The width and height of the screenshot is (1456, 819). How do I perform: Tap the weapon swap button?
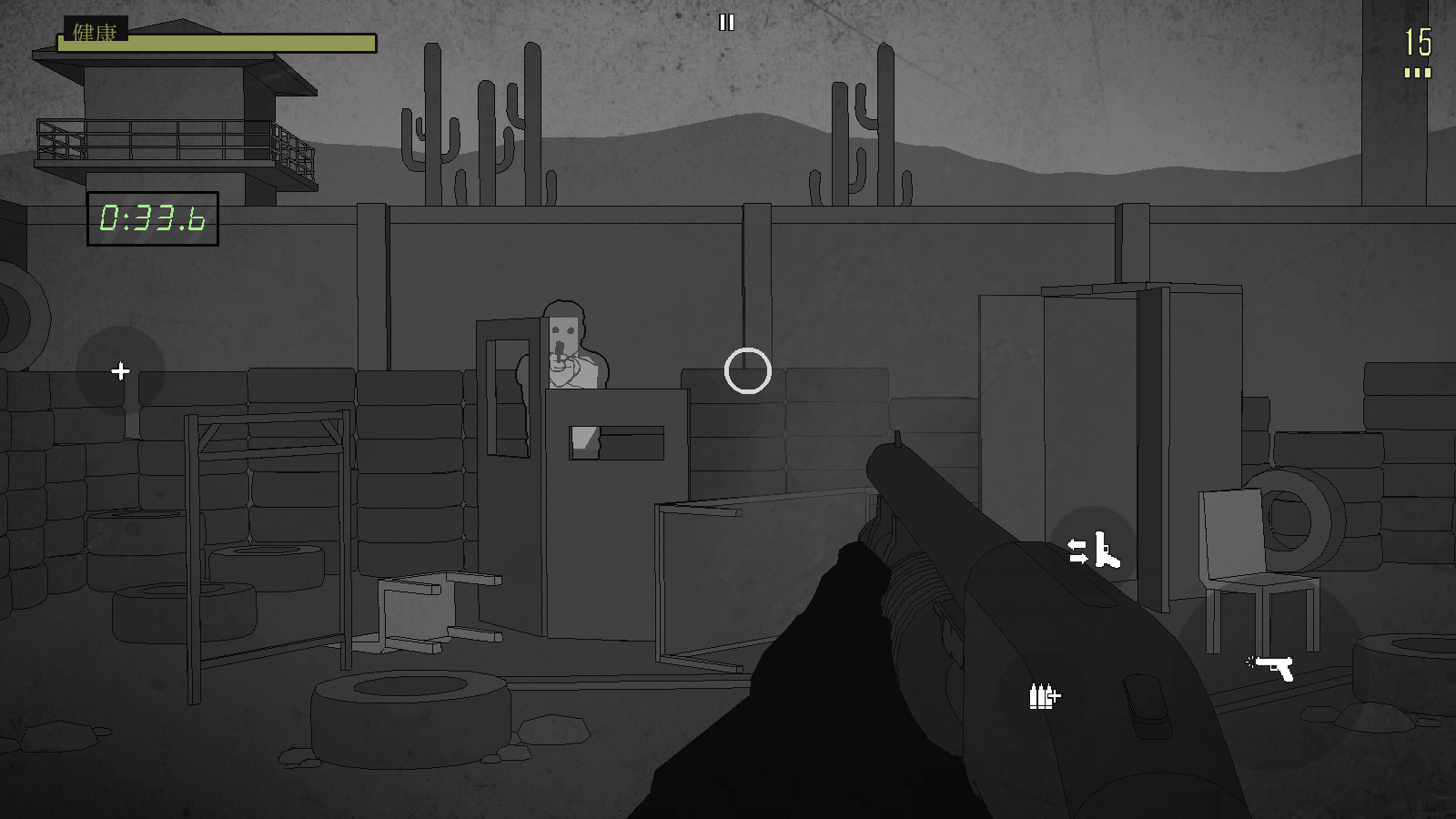[1093, 550]
